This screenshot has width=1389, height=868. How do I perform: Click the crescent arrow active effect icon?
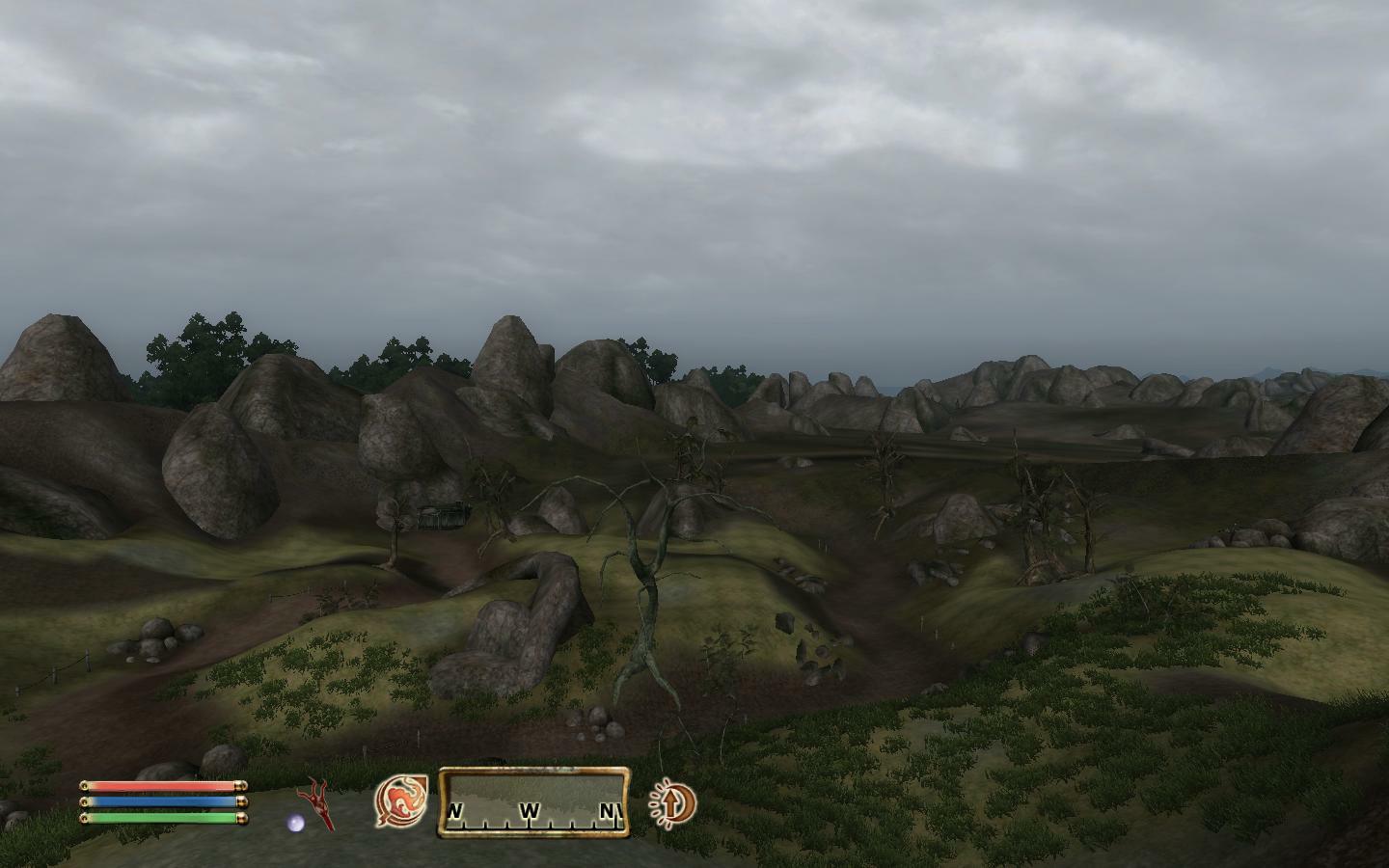point(672,801)
